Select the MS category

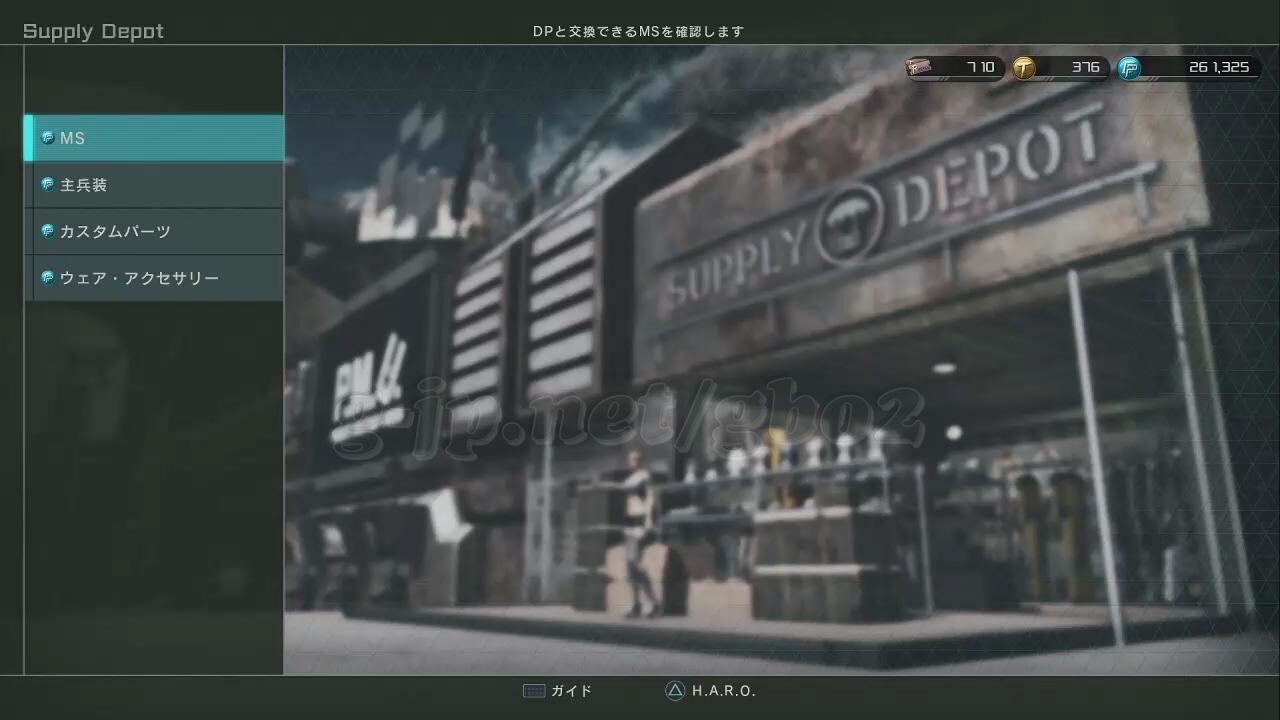(x=154, y=138)
